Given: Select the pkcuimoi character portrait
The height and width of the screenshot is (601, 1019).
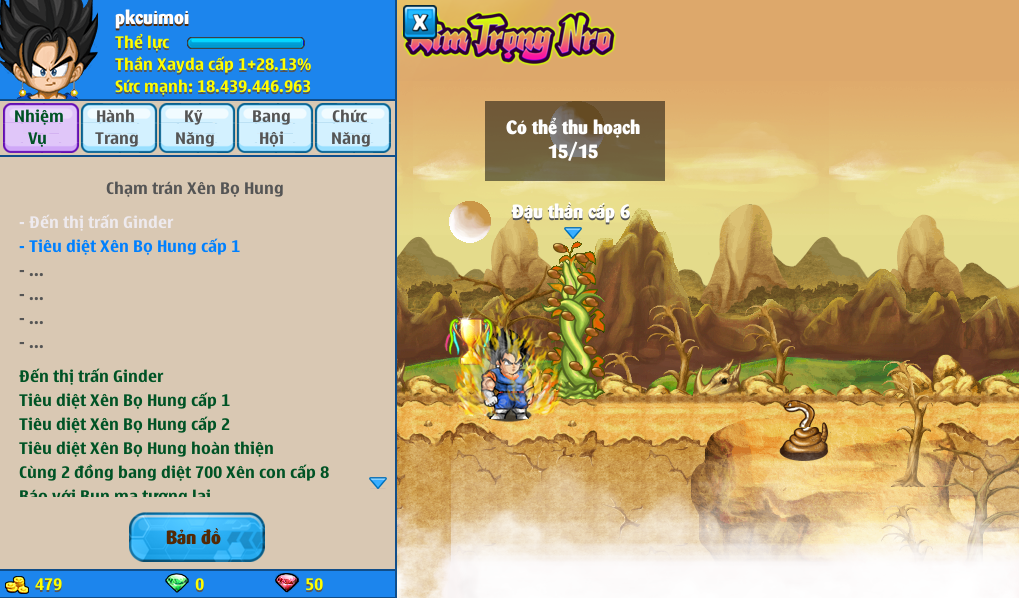Looking at the screenshot, I should [49, 49].
